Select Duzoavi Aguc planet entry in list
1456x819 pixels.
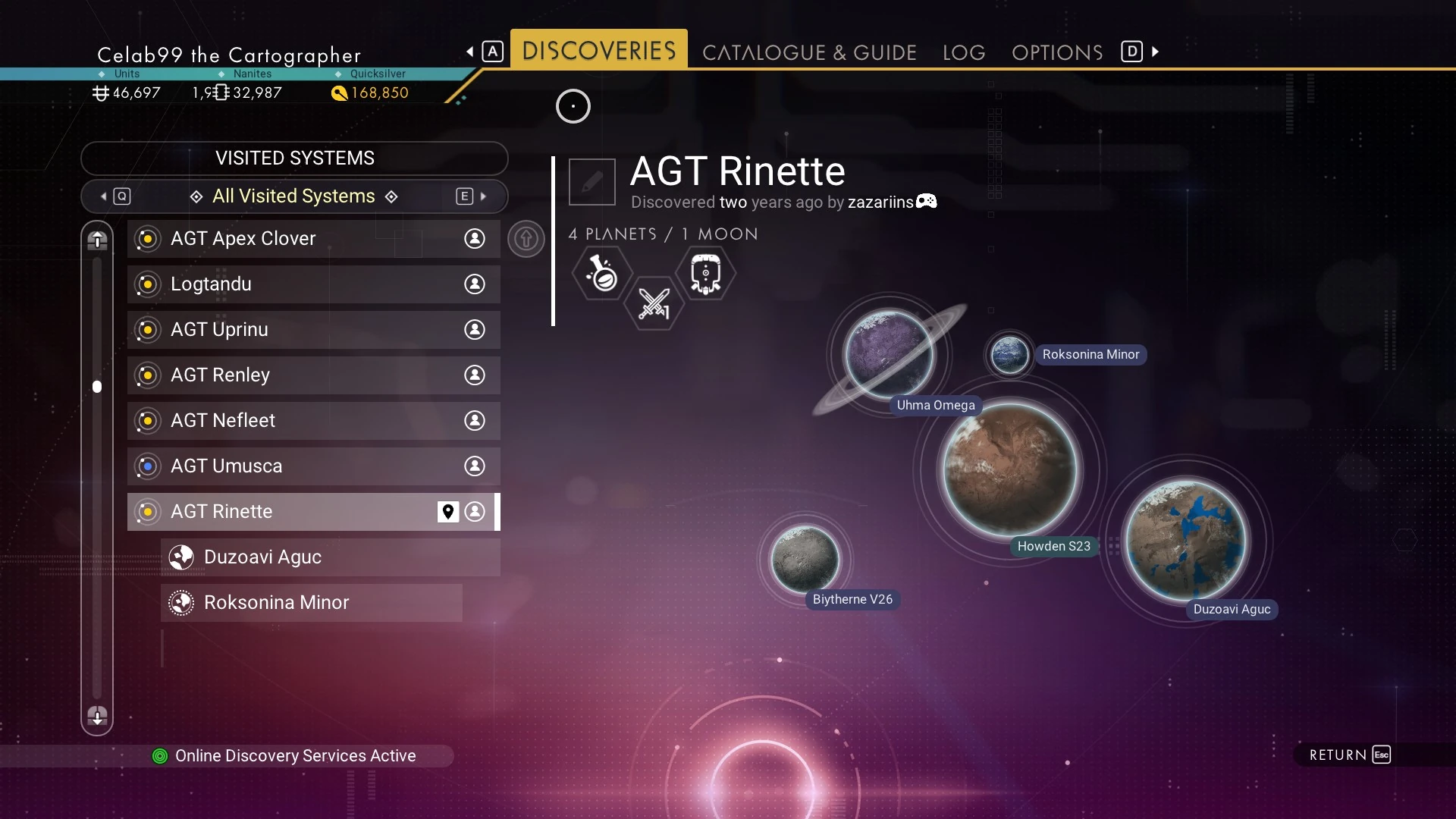point(329,557)
